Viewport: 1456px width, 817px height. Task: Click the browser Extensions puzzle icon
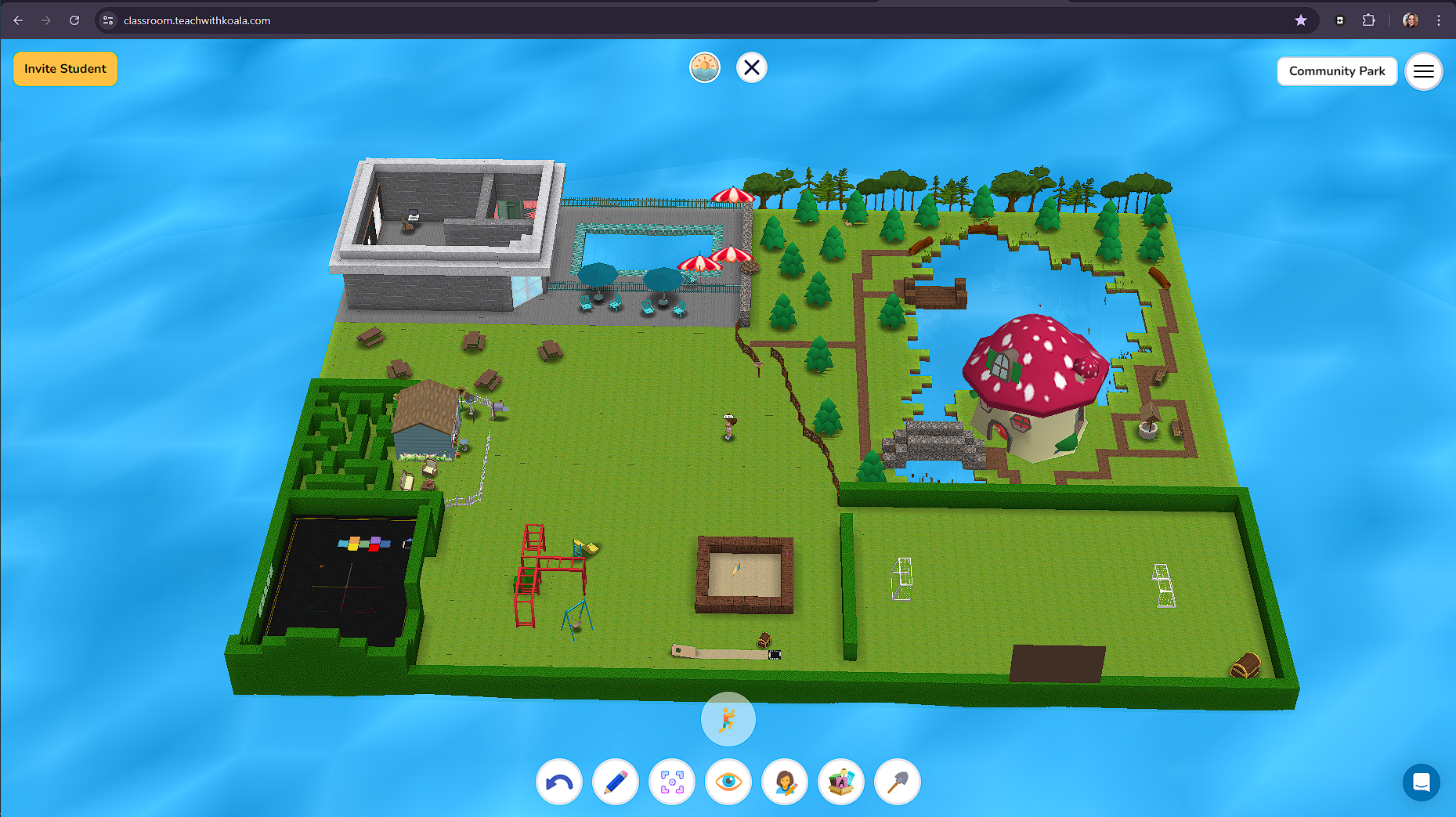[1369, 20]
